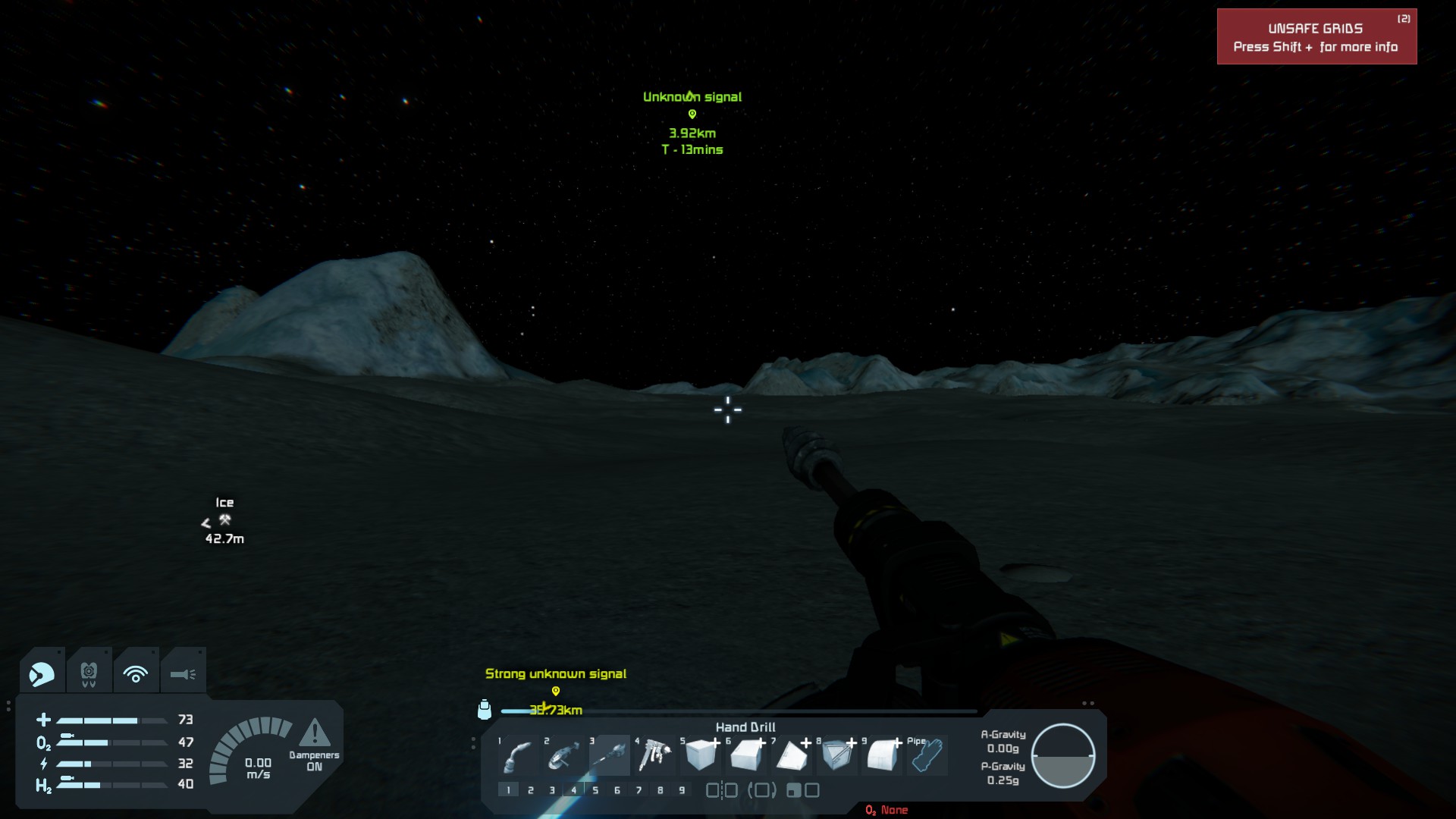The image size is (1456, 819).
Task: Choose the inverted corner block in slot 8
Action: tap(837, 756)
